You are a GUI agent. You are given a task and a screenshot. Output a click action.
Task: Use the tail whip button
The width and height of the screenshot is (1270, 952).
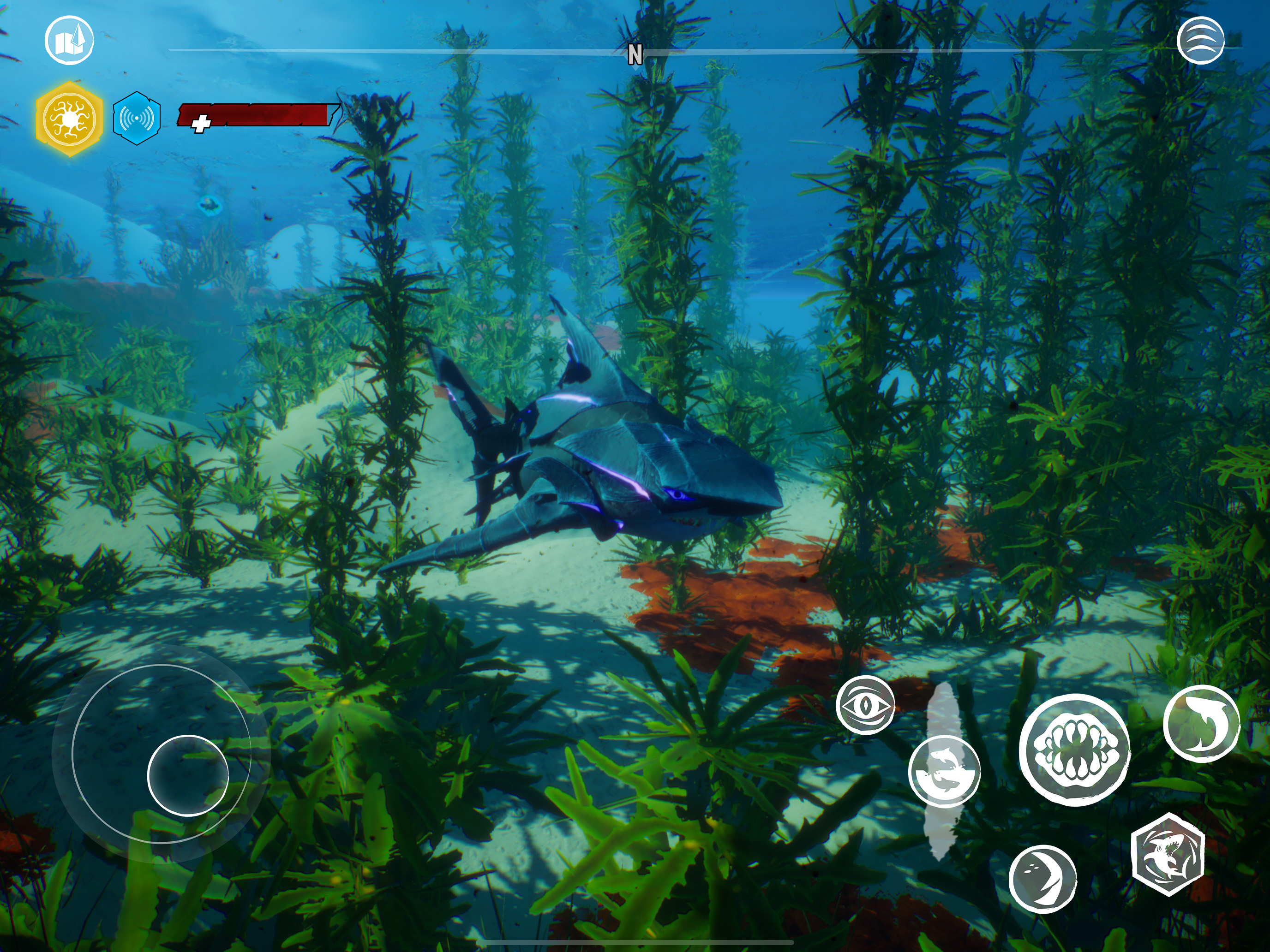pos(1202,723)
